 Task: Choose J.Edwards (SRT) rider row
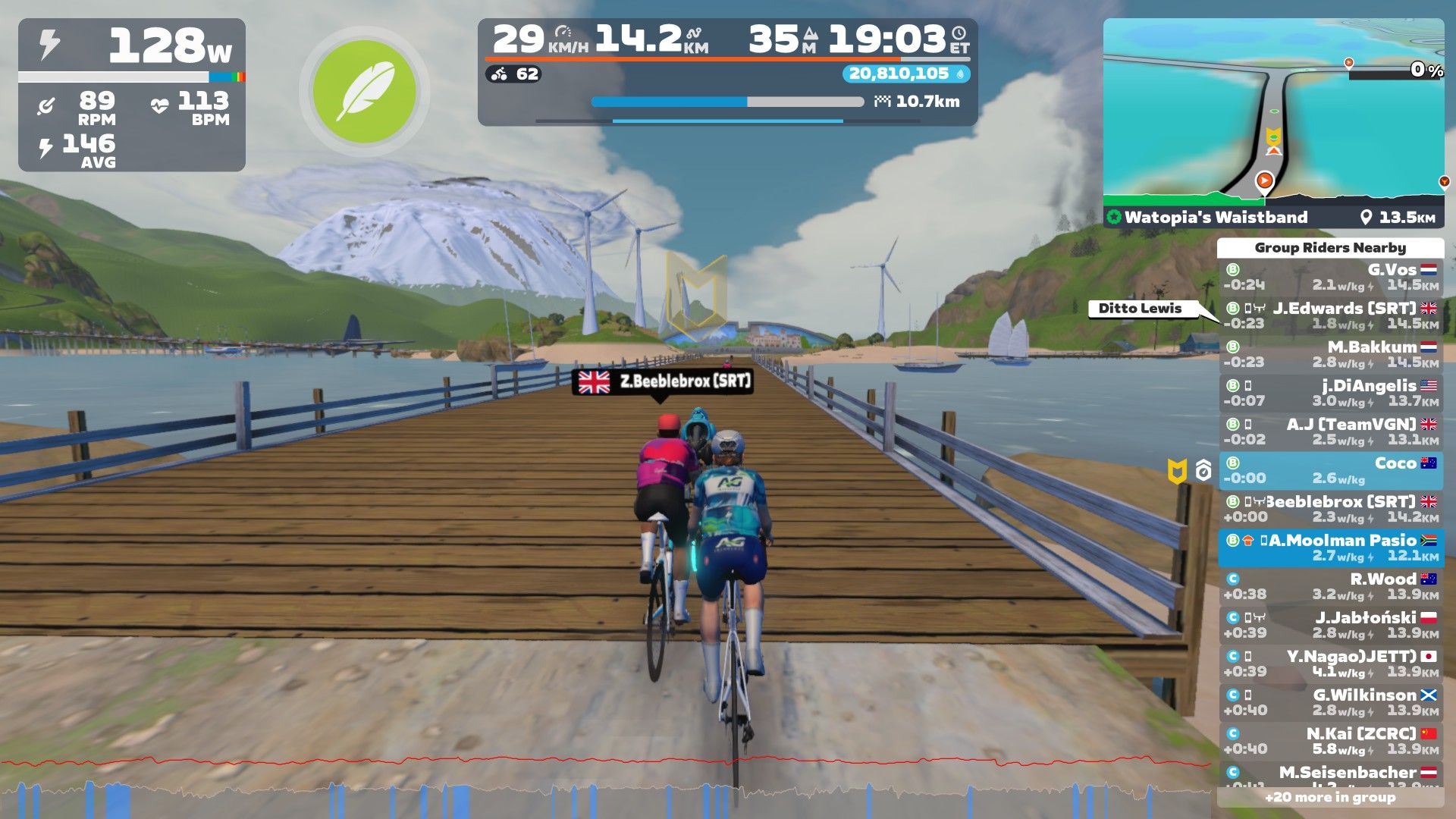[x=1330, y=315]
